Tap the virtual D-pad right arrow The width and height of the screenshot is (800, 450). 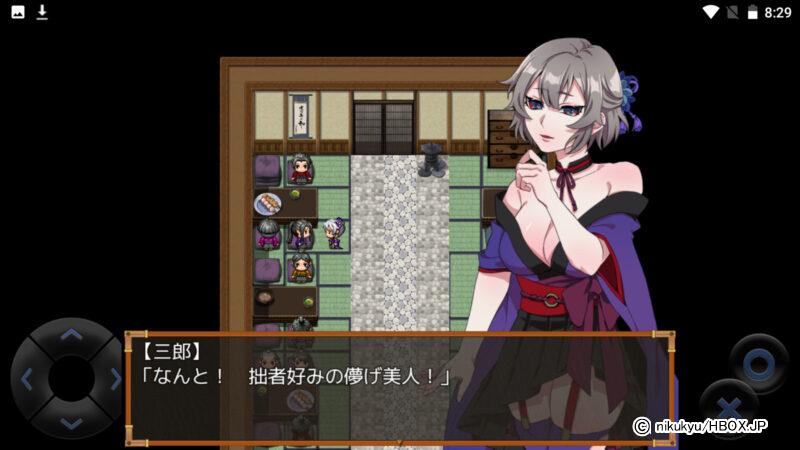coord(114,379)
